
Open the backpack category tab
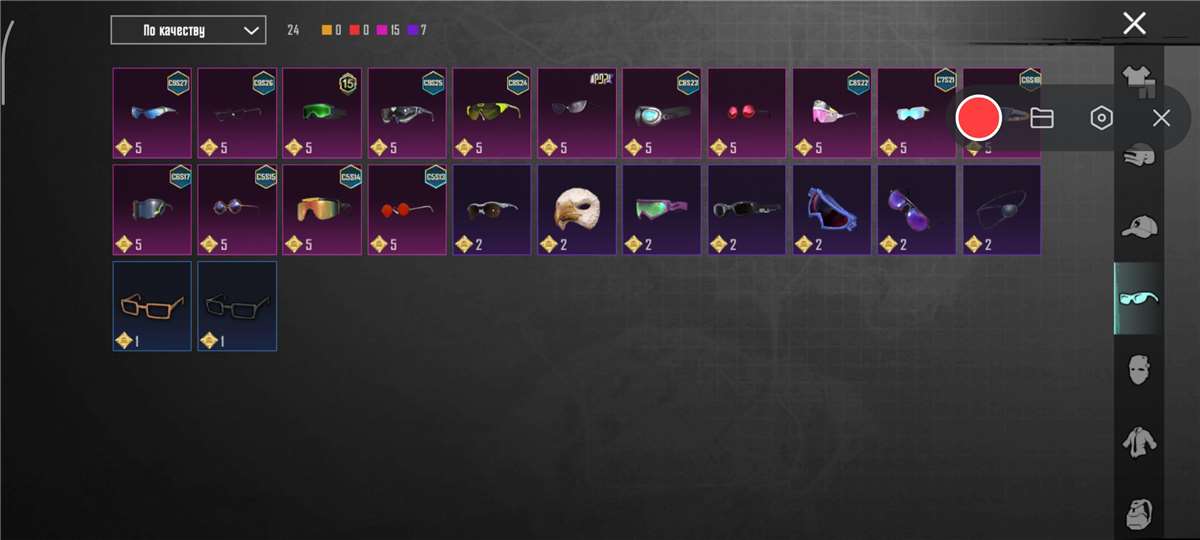pos(1138,512)
